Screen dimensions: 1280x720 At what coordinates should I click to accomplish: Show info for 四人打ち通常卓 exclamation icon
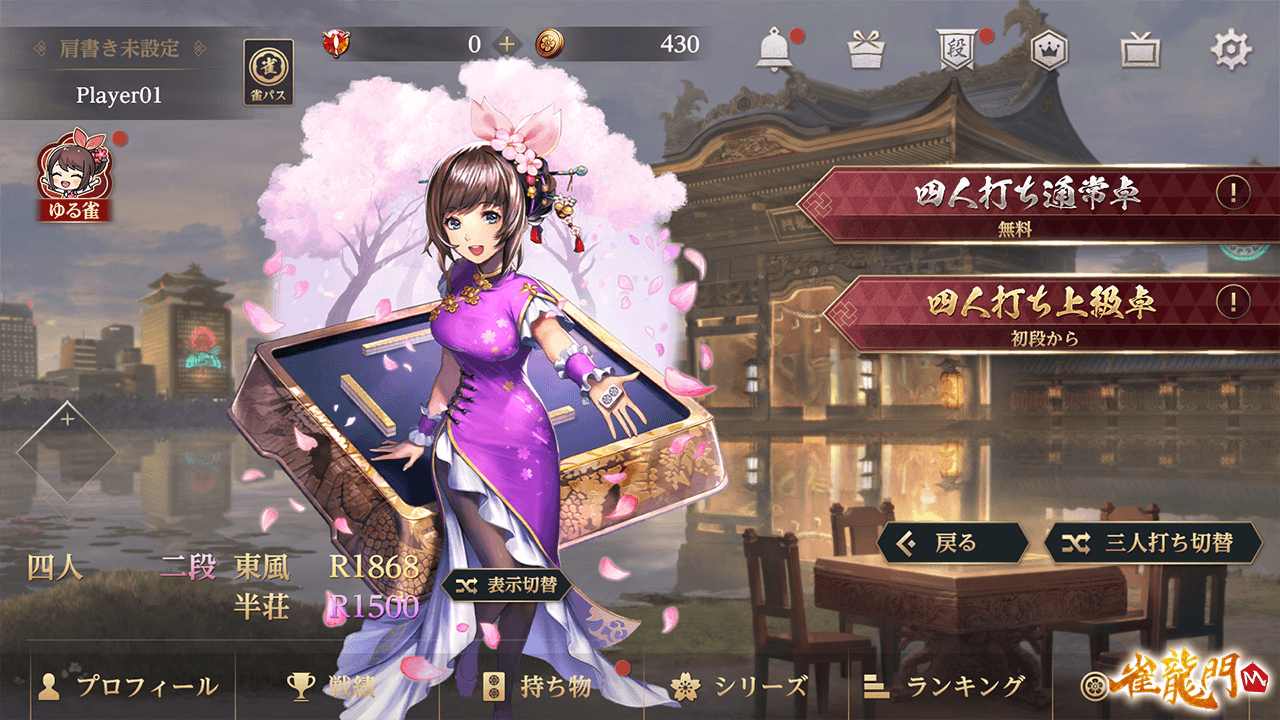coord(1233,191)
